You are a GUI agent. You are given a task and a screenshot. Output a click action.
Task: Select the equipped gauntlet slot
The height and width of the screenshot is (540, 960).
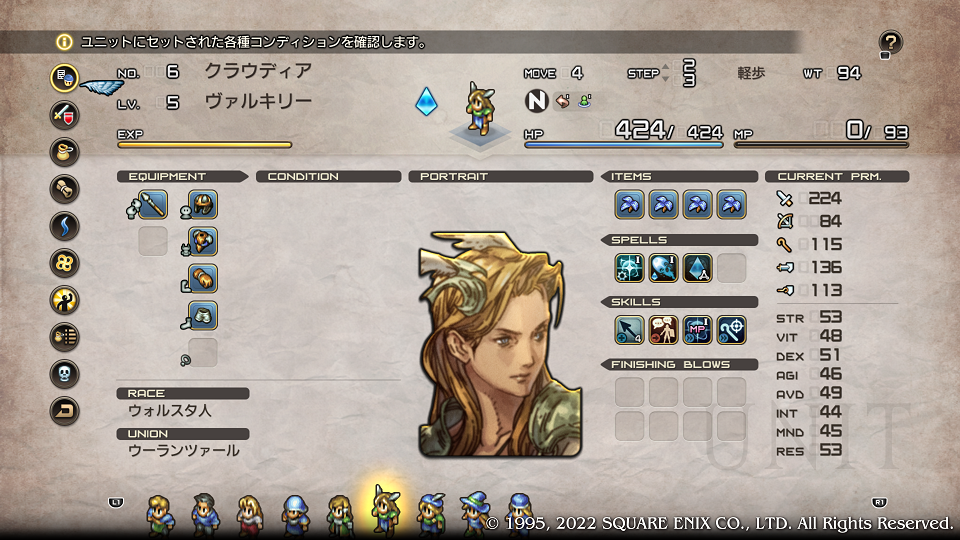click(203, 279)
